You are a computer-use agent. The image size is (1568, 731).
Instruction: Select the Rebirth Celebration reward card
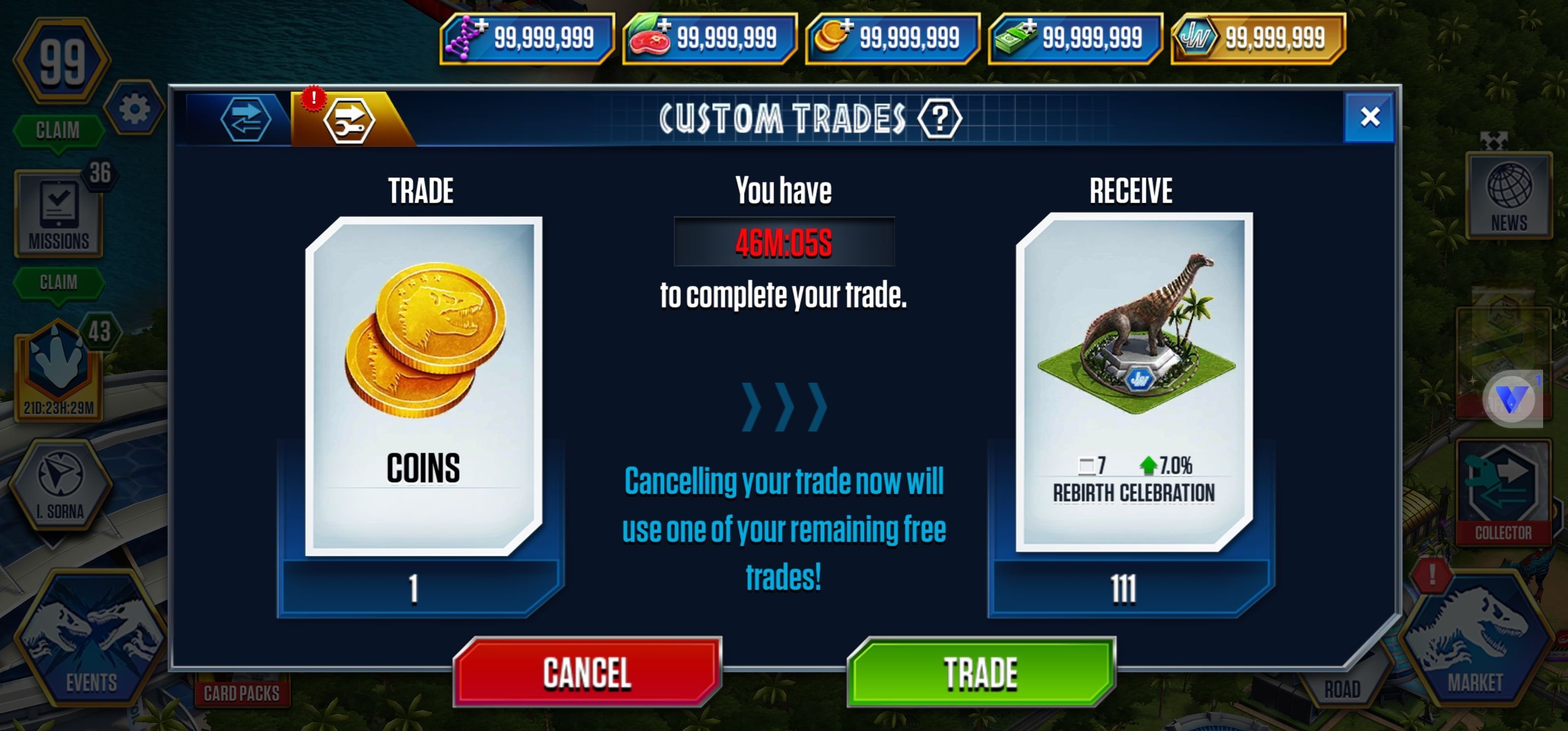(1133, 382)
